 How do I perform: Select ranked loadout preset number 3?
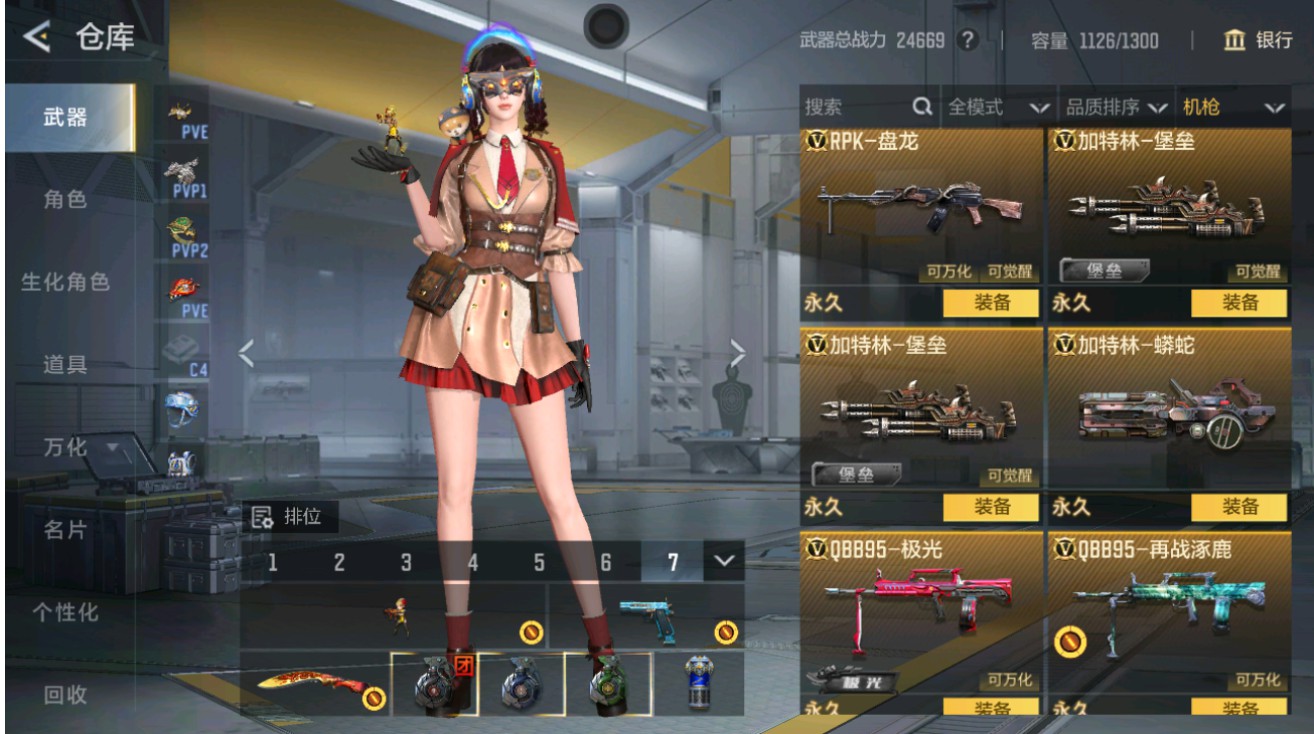click(406, 563)
